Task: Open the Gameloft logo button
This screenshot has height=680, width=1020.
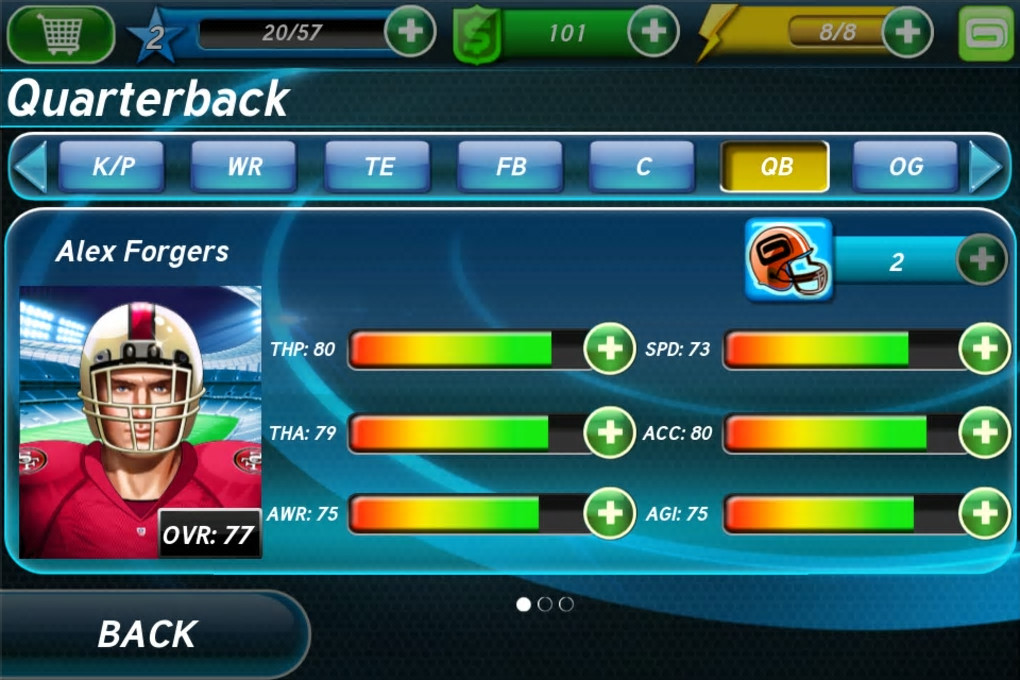Action: (986, 33)
